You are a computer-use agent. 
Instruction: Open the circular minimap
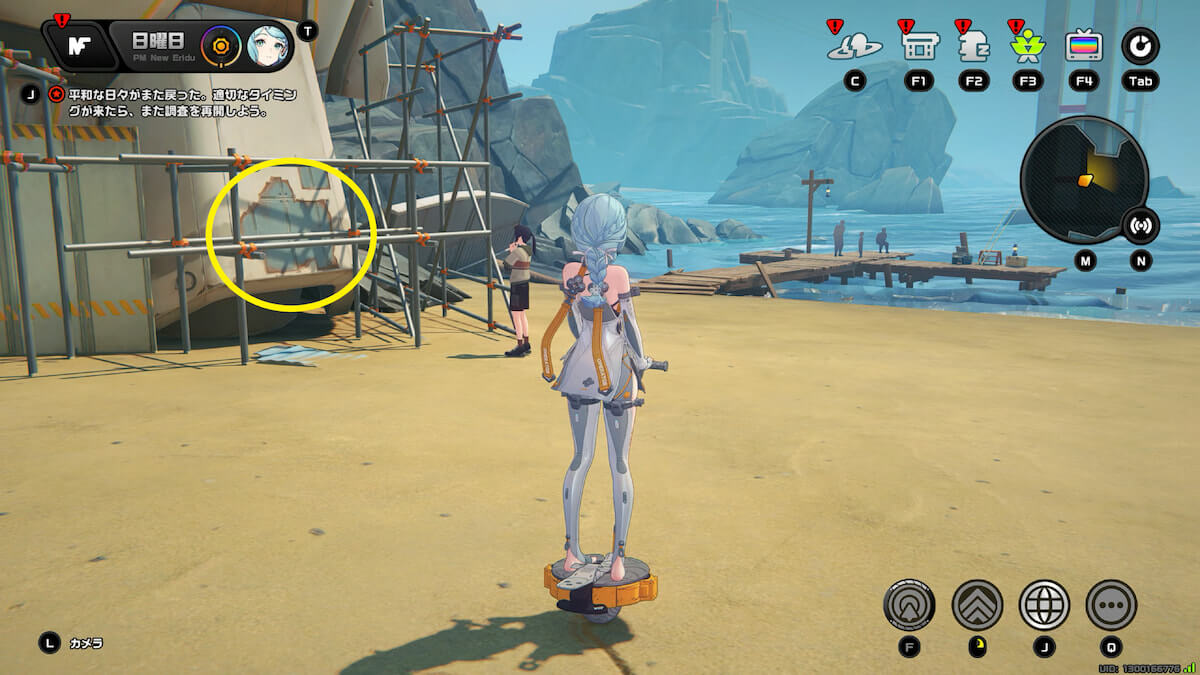(1083, 180)
